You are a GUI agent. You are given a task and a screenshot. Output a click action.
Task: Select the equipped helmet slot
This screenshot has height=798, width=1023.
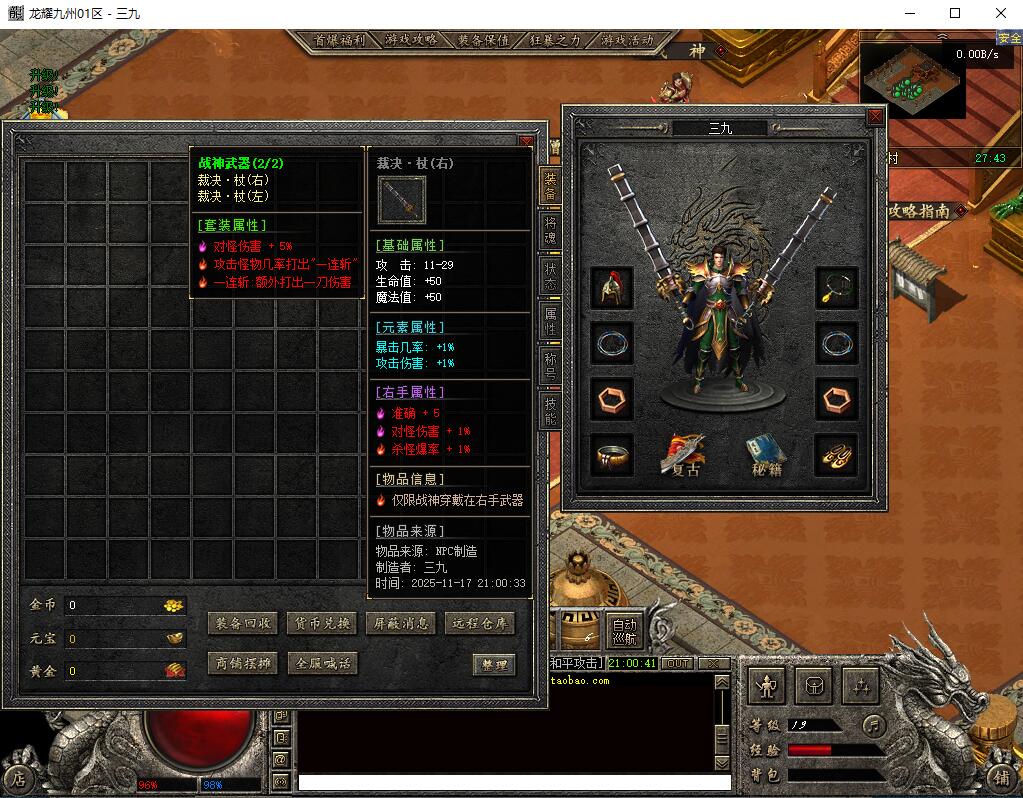611,287
